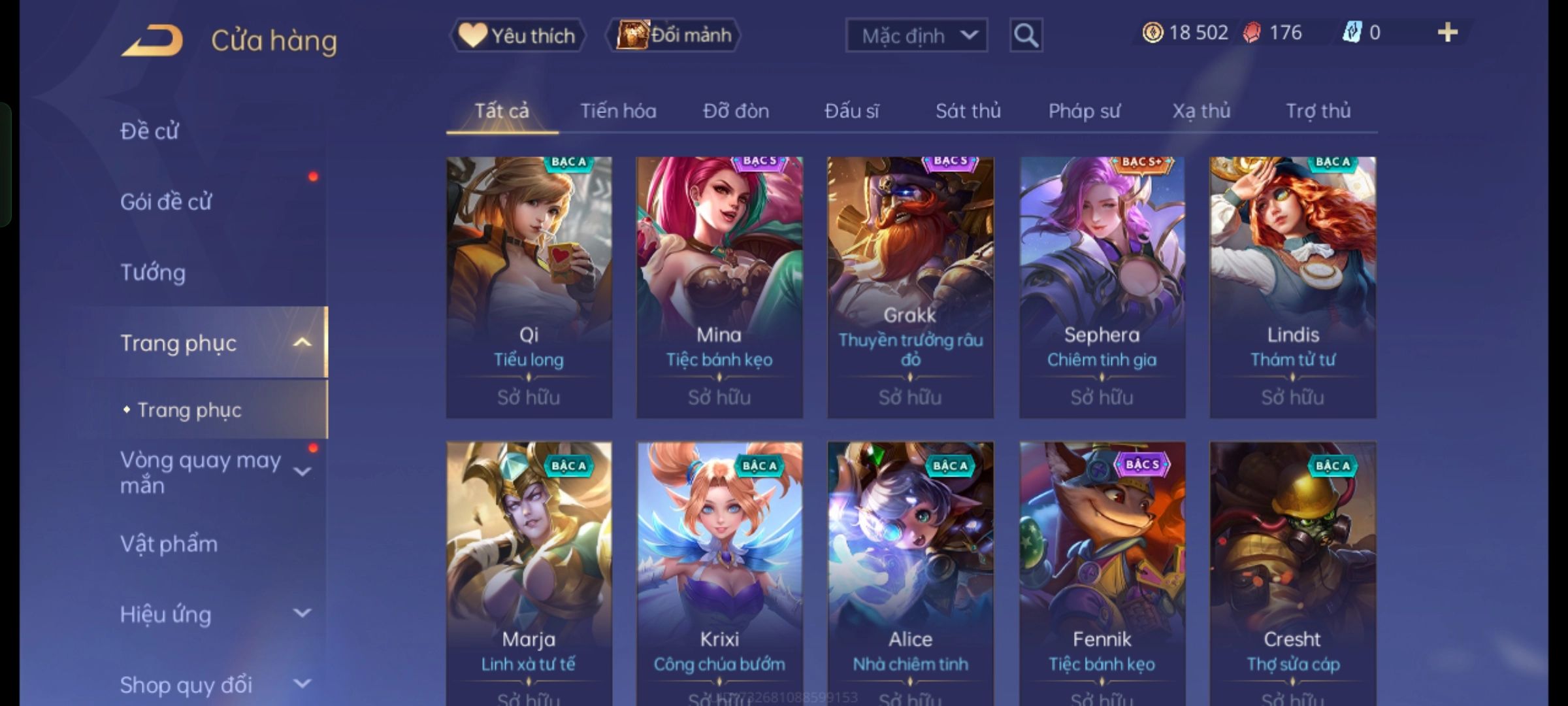Choose the Trợ thủ tab
The height and width of the screenshot is (706, 1568).
1318,111
